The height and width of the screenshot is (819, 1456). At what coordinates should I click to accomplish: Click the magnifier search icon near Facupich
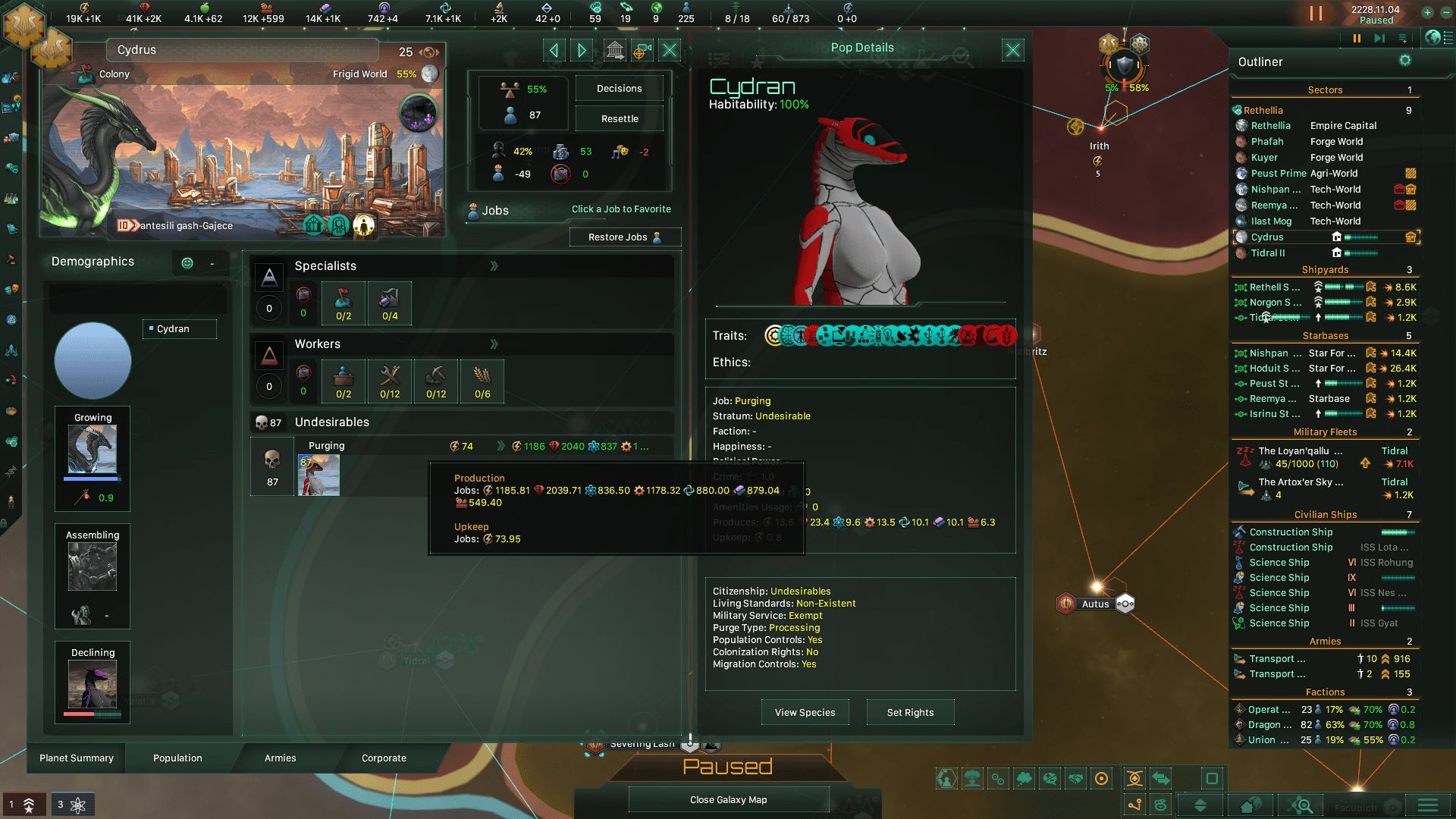point(1300,804)
